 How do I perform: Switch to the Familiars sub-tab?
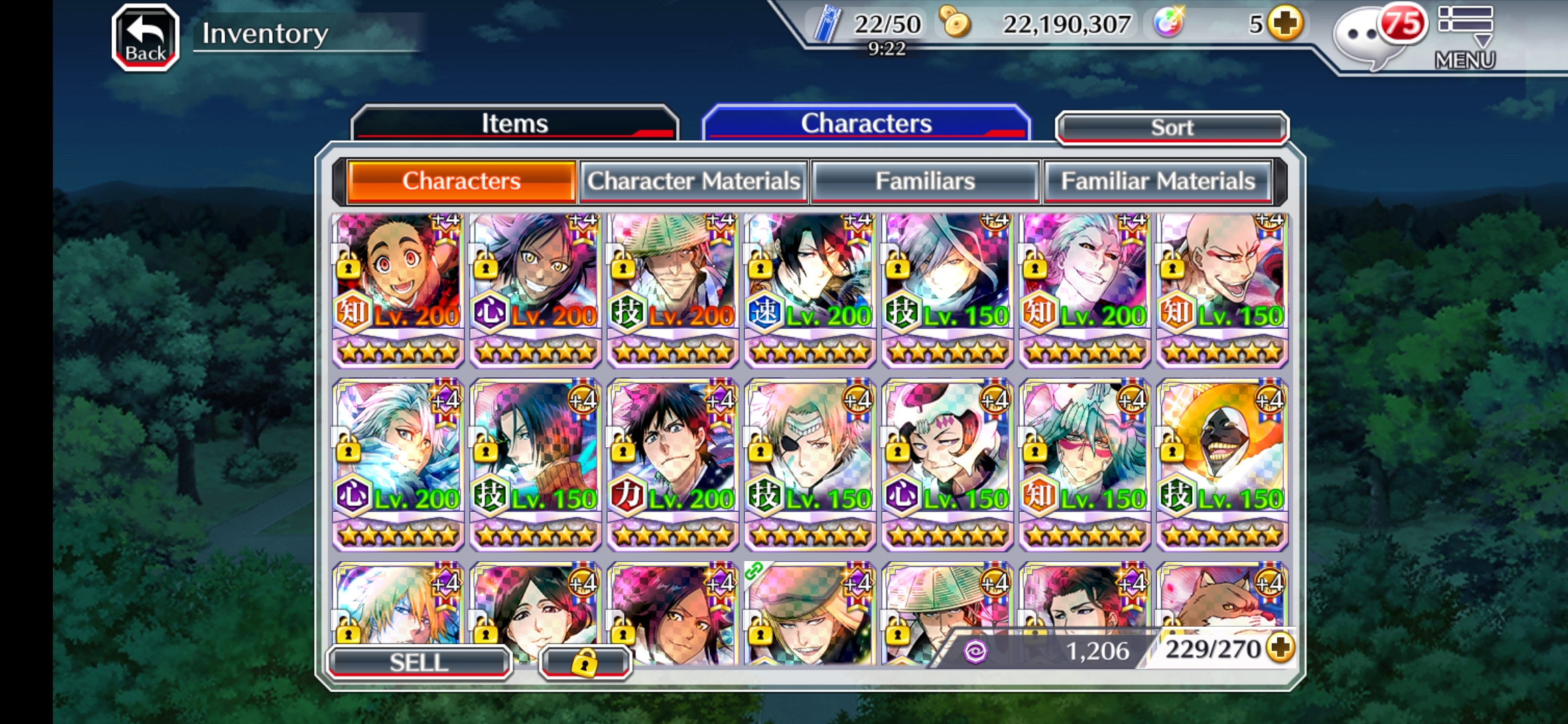(x=925, y=181)
